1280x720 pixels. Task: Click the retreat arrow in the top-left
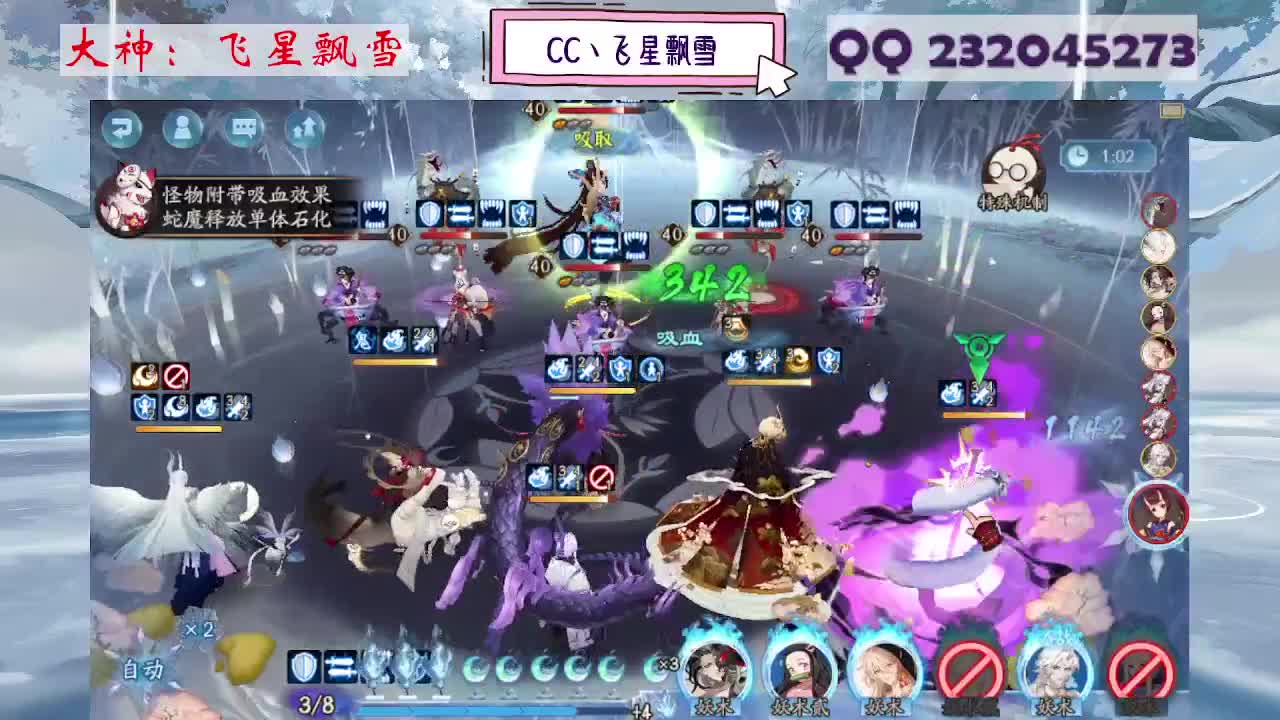122,127
